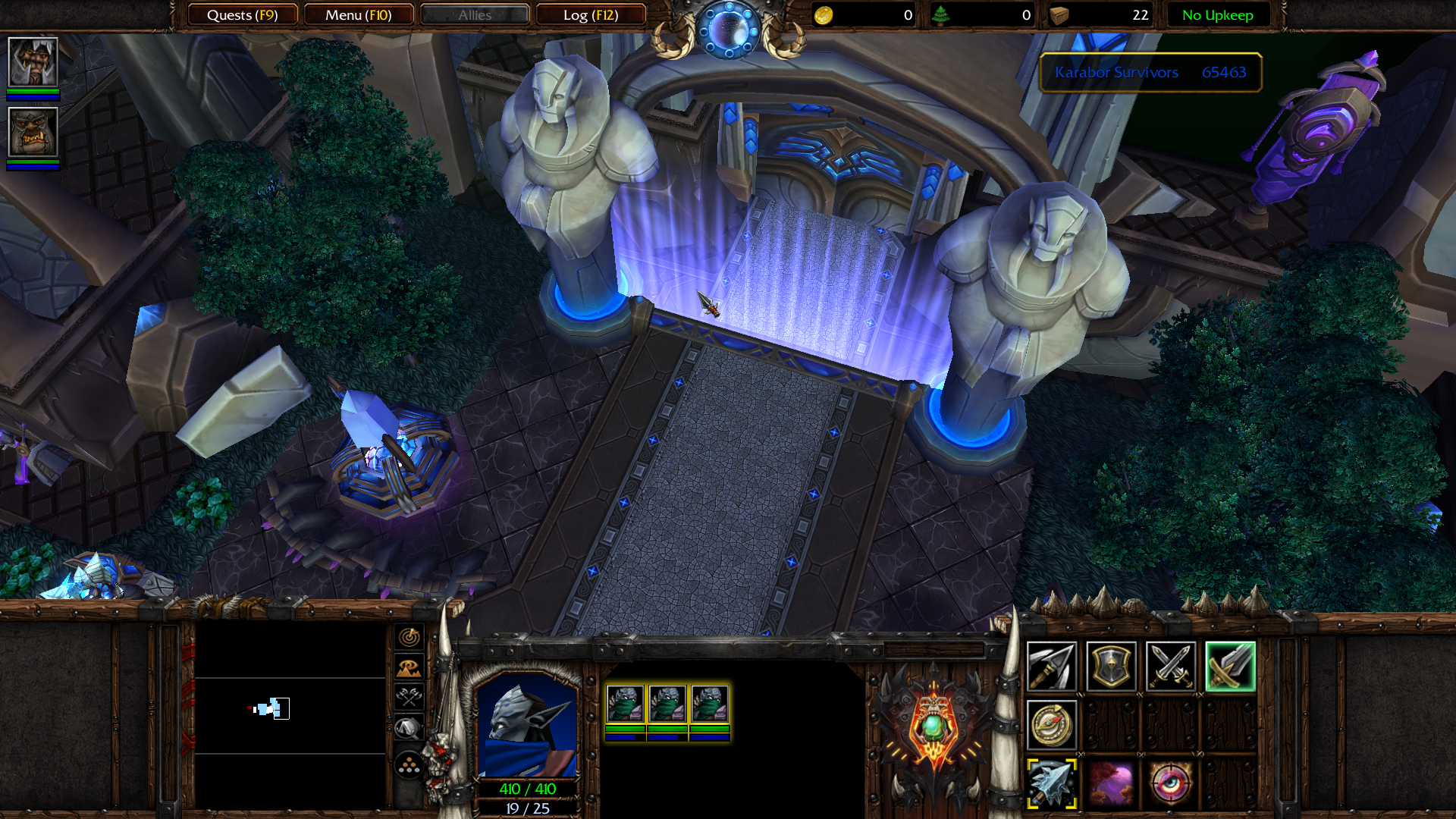Activate the targeted eye ability
This screenshot has height=819, width=1456.
tap(1170, 783)
